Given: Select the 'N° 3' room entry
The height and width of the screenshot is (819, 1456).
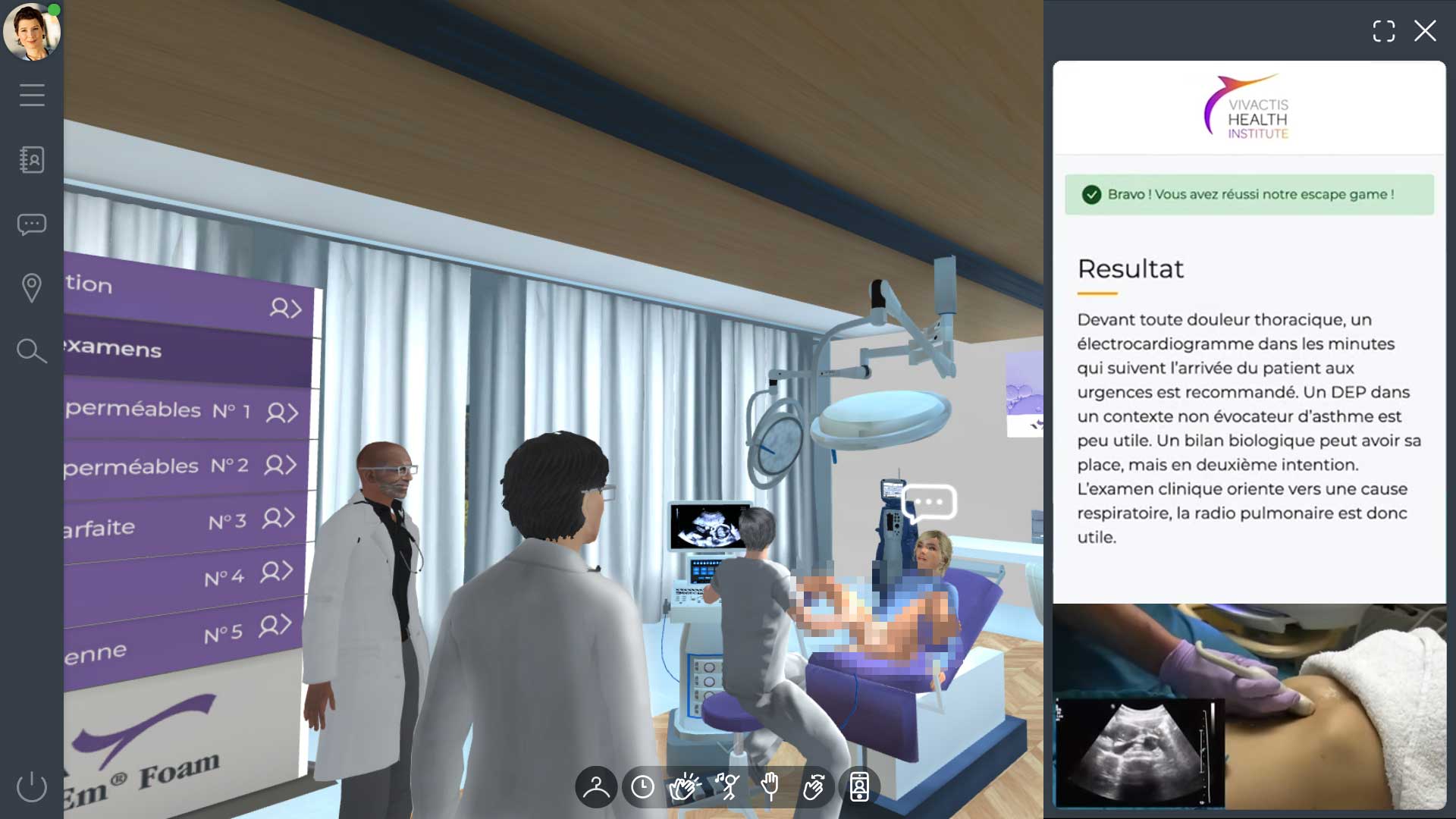Looking at the screenshot, I should (227, 525).
